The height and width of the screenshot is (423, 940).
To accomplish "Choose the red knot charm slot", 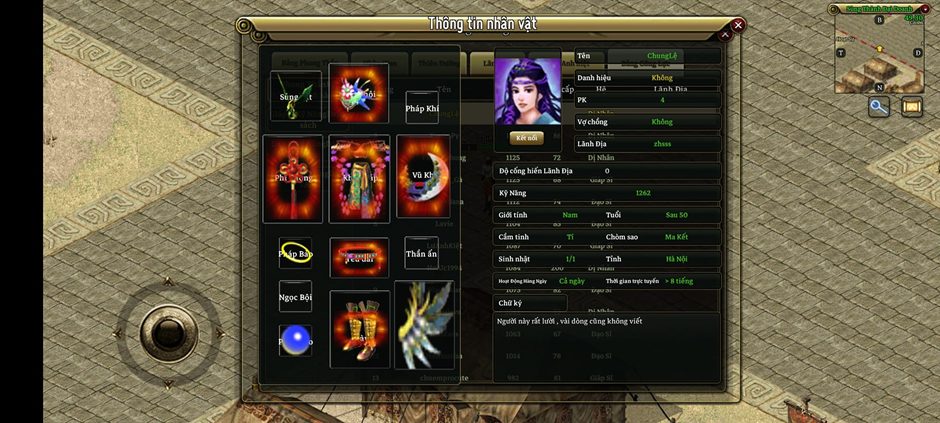I will tap(293, 179).
